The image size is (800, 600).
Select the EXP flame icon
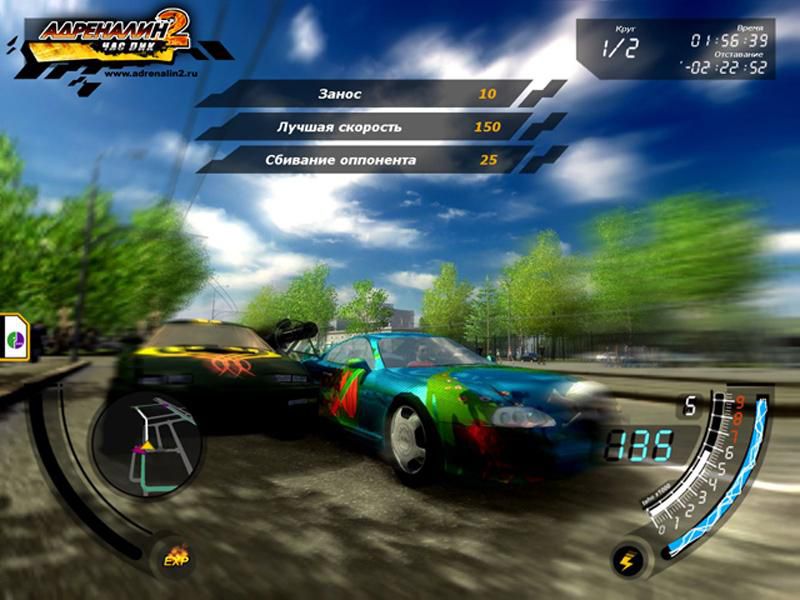[x=177, y=557]
